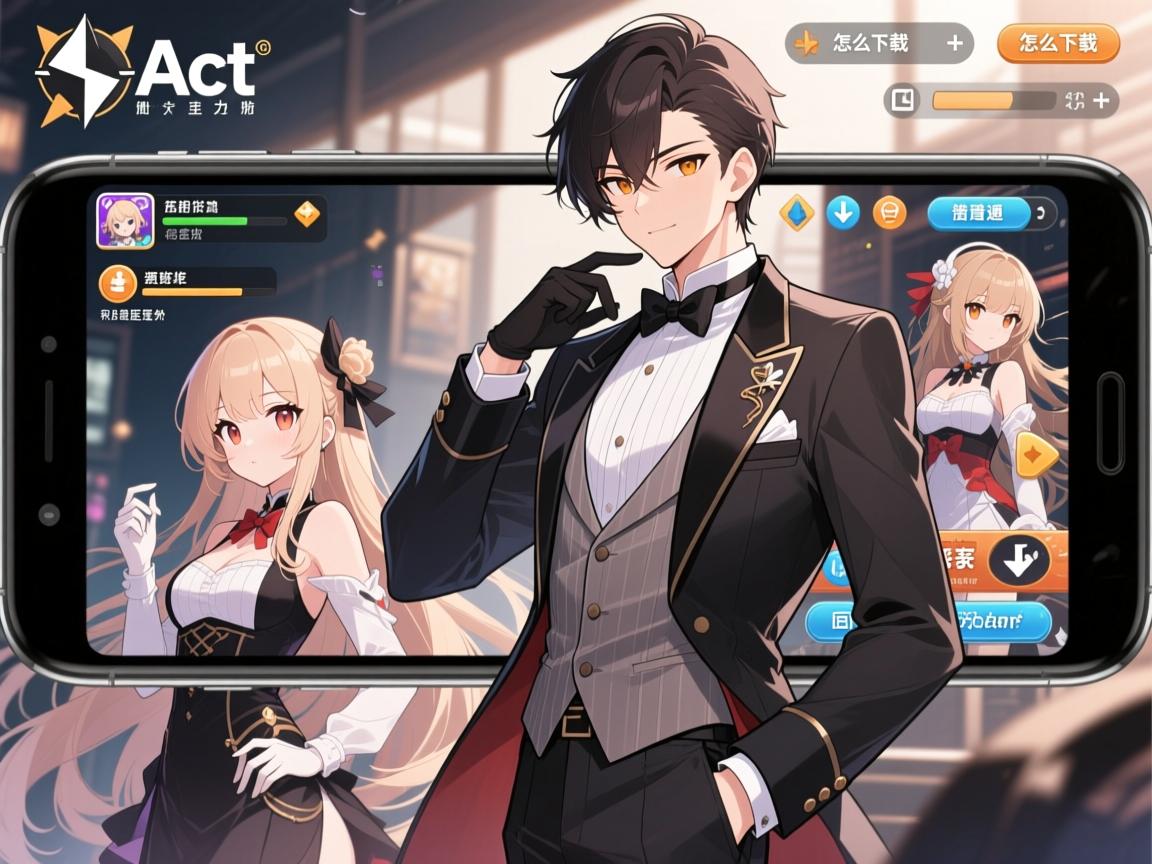Choose the blue pill button at the phone's top
Image resolution: width=1152 pixels, height=864 pixels.
click(x=979, y=213)
